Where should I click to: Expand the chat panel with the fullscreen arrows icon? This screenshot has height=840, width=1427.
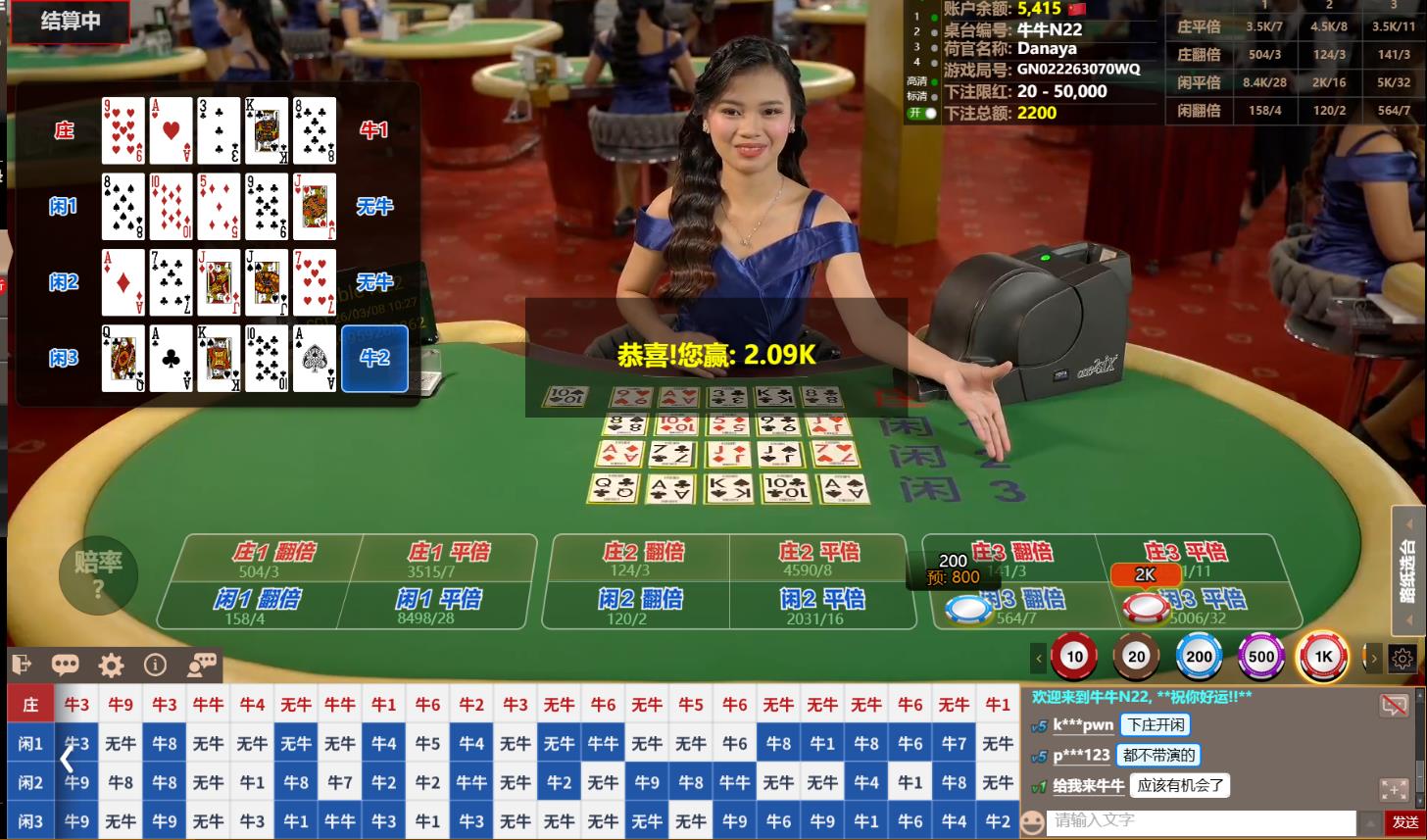pos(1395,789)
